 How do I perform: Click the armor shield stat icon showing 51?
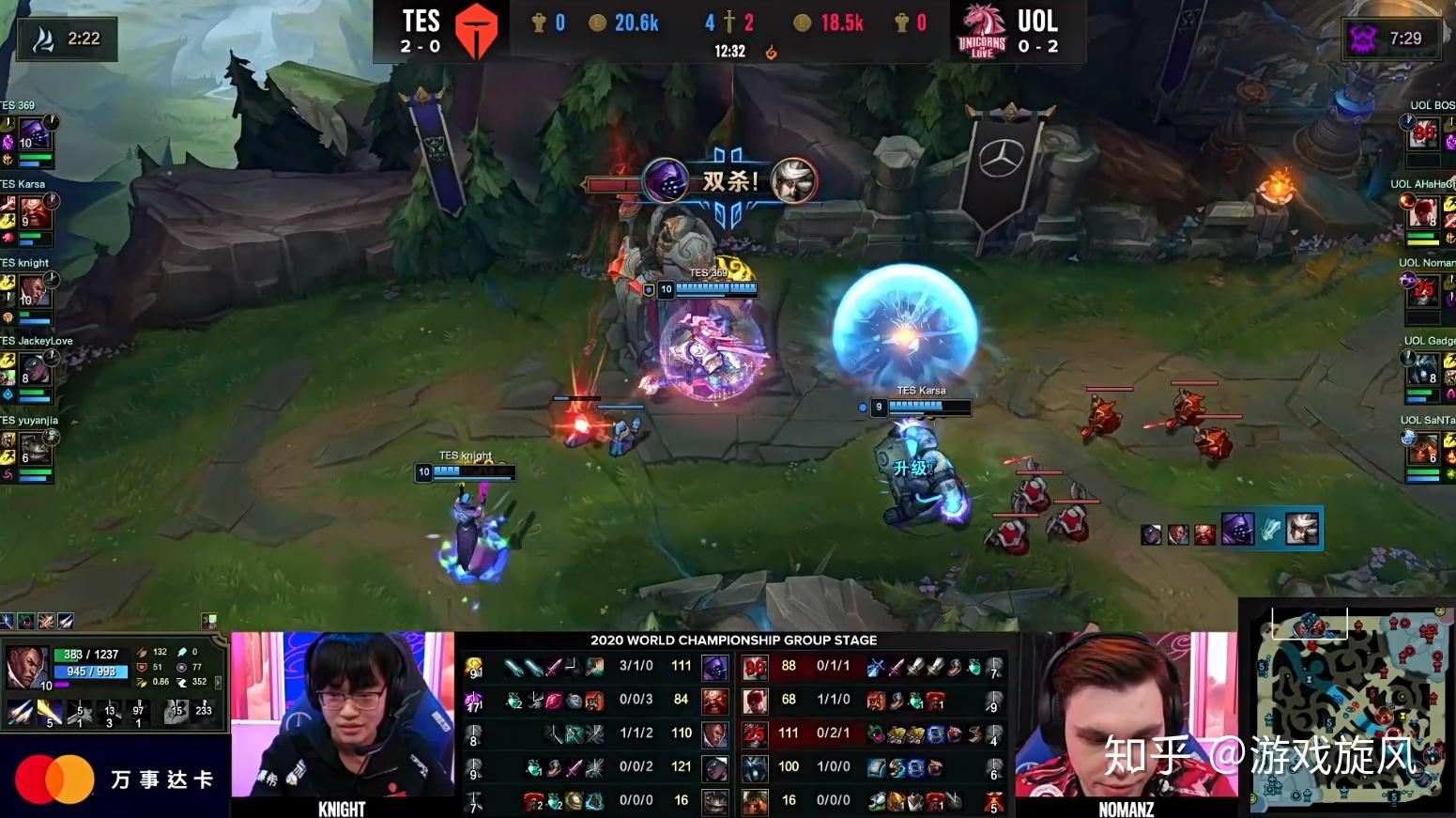pyautogui.click(x=142, y=667)
